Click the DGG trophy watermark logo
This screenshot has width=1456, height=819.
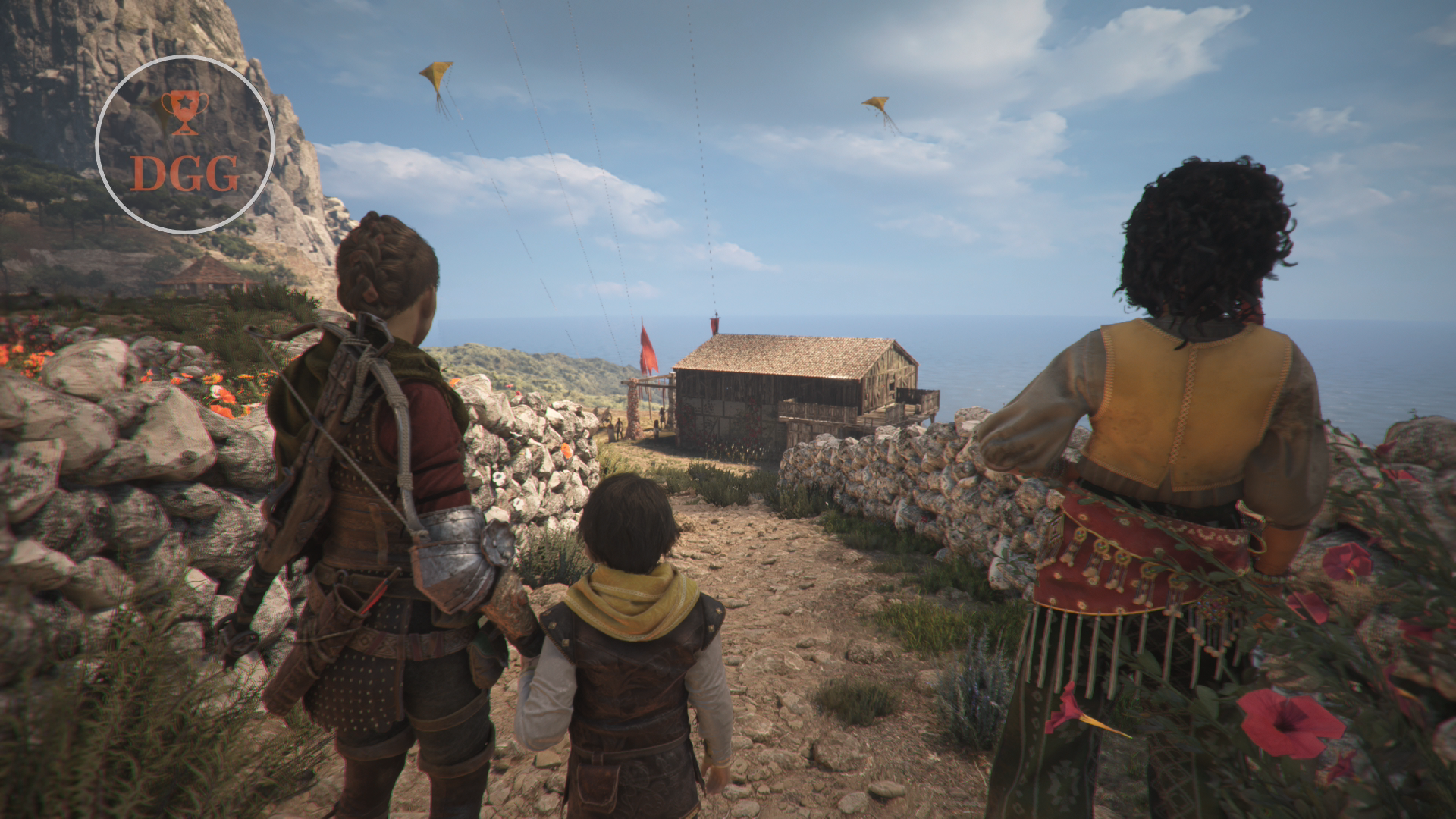coord(184,144)
